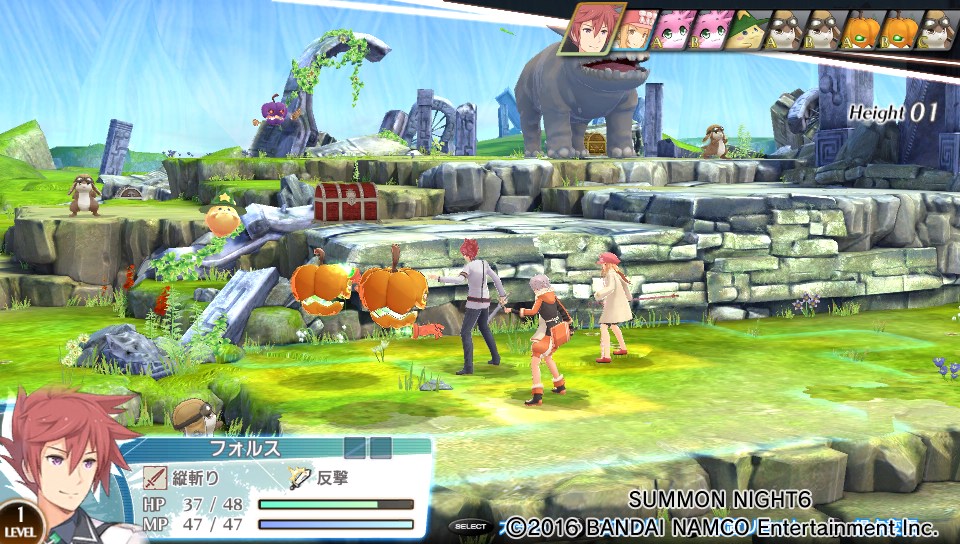This screenshot has width=960, height=544.
Task: Open フォルス's large character portrait
Action: click(x=65, y=470)
